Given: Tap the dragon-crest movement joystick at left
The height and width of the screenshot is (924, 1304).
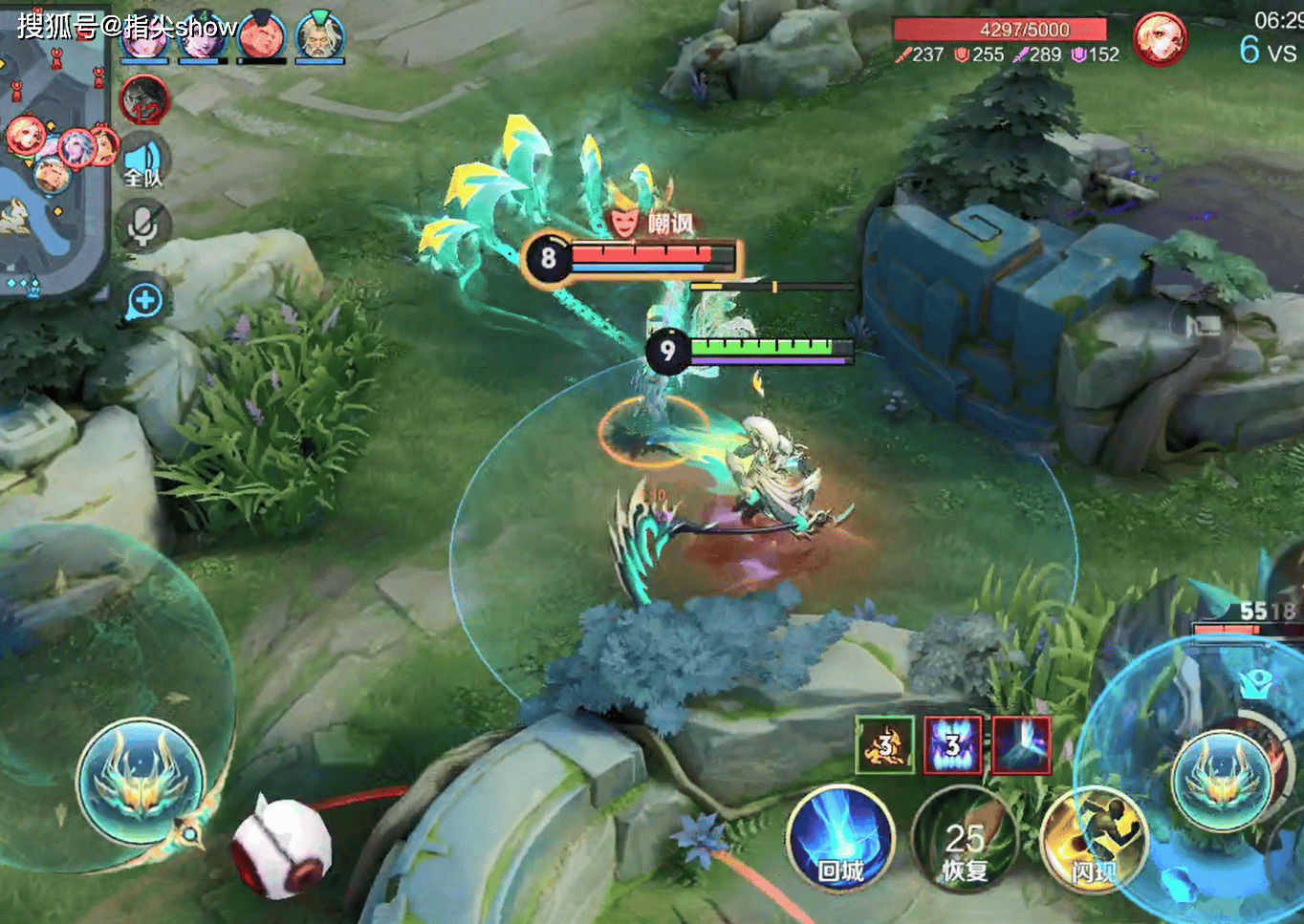Looking at the screenshot, I should tap(141, 782).
